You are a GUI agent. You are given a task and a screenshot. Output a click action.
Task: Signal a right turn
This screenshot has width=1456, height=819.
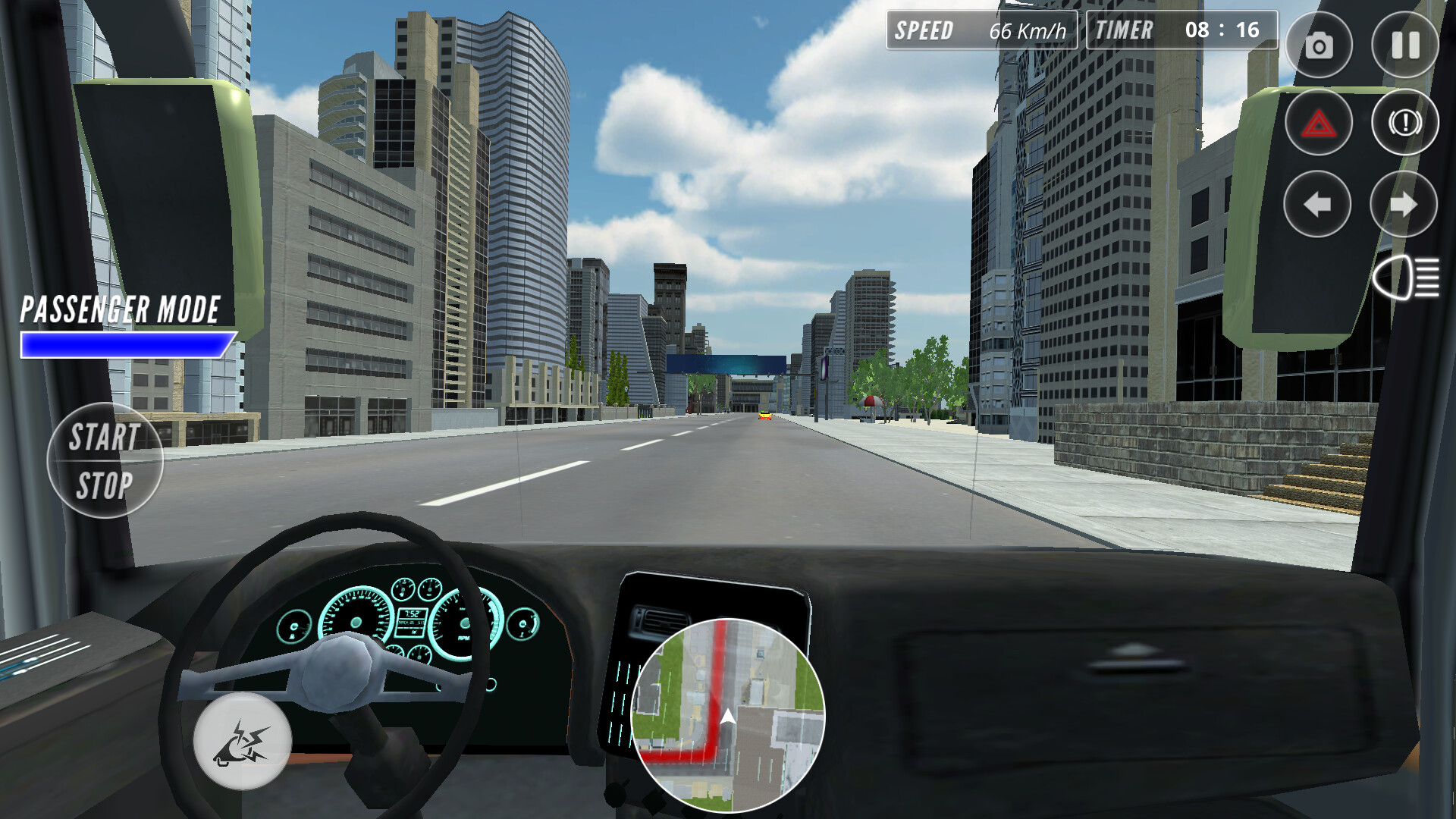point(1405,203)
